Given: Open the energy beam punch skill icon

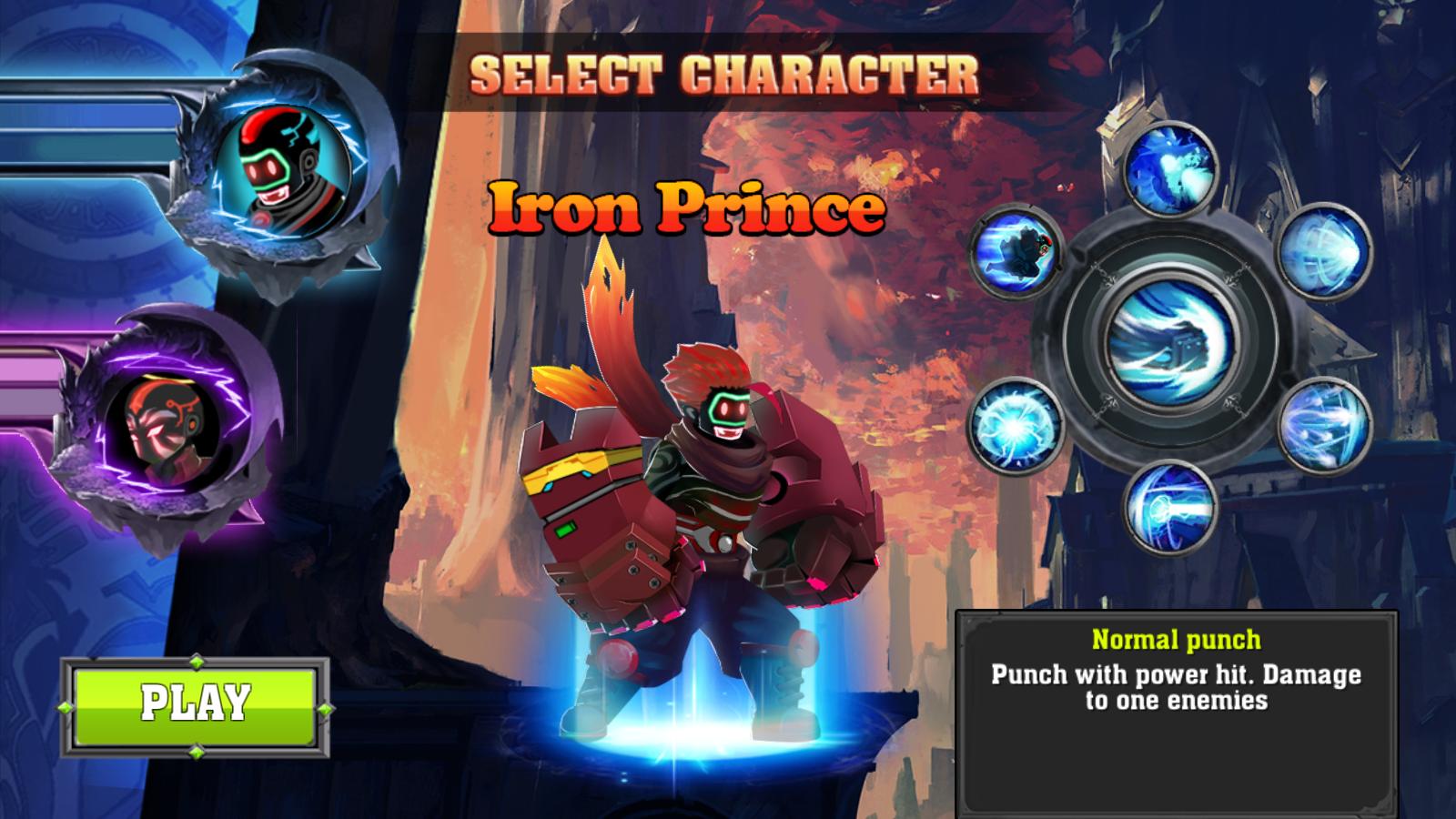Looking at the screenshot, I should (1169, 506).
